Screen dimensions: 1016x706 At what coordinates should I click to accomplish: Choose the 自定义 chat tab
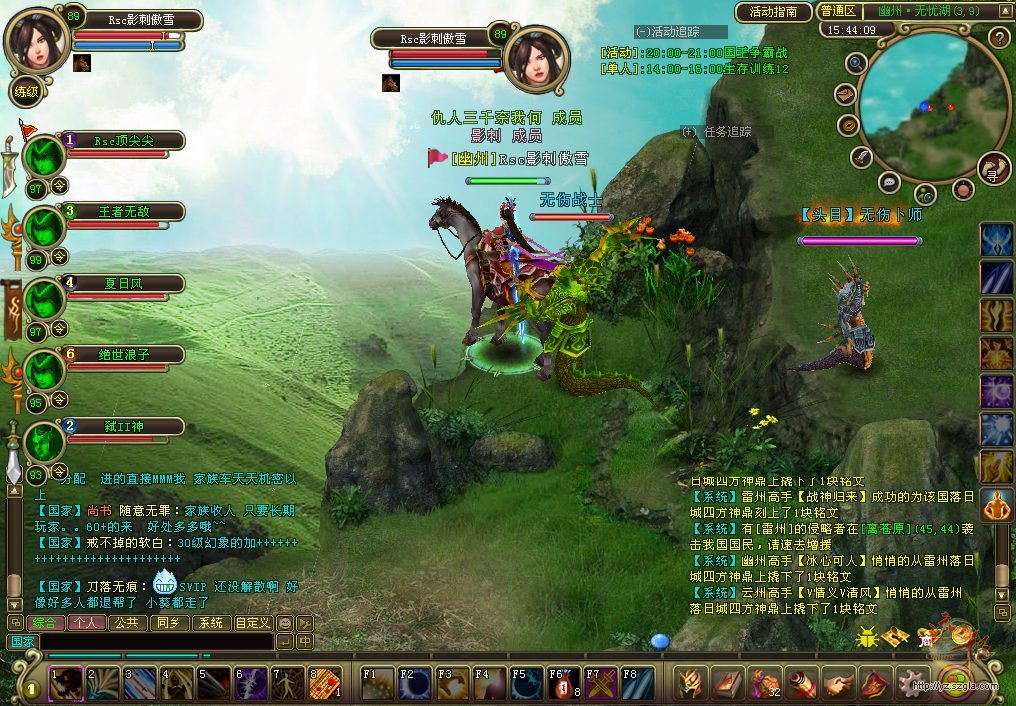252,622
